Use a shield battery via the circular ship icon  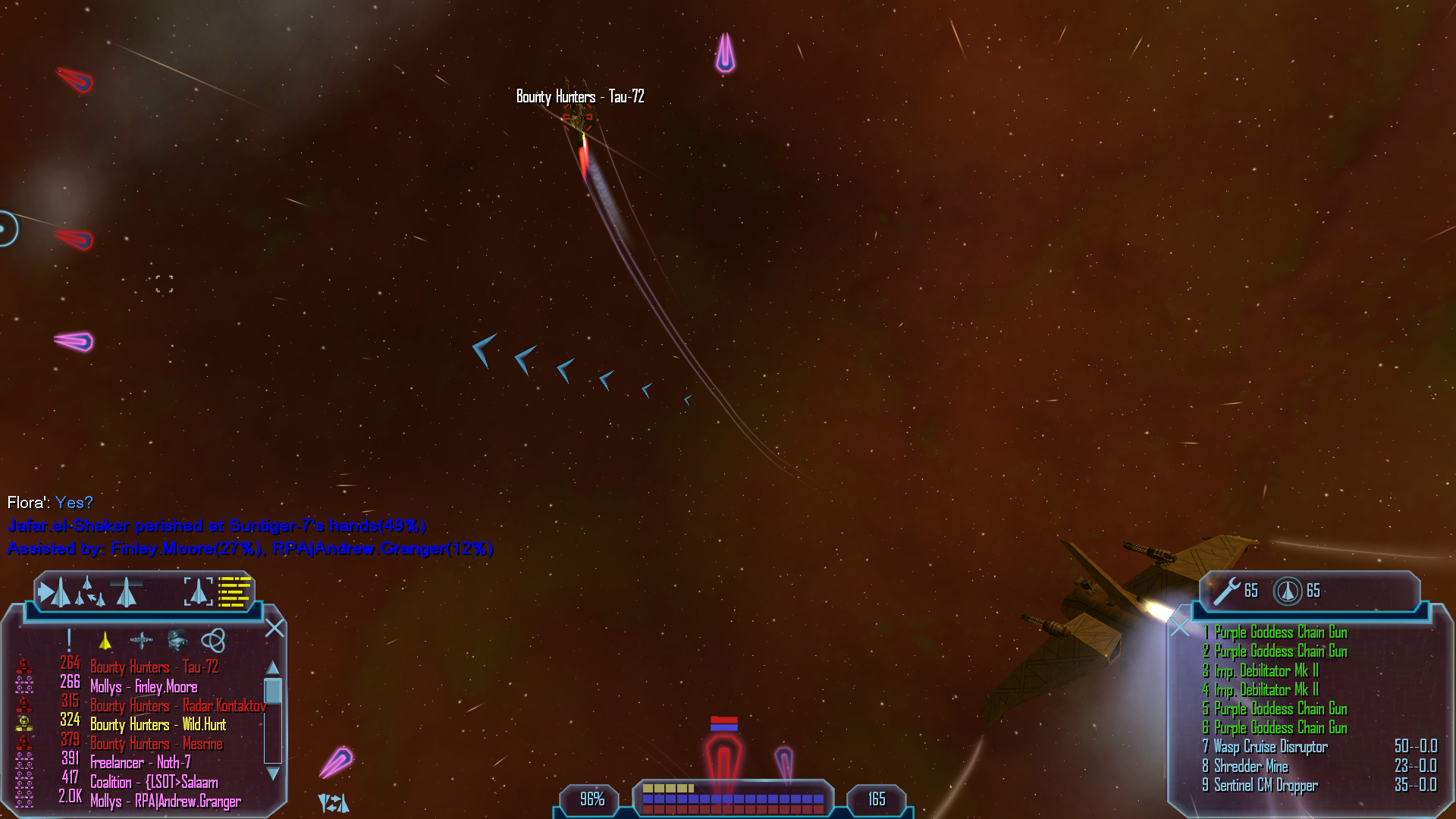tap(1287, 591)
